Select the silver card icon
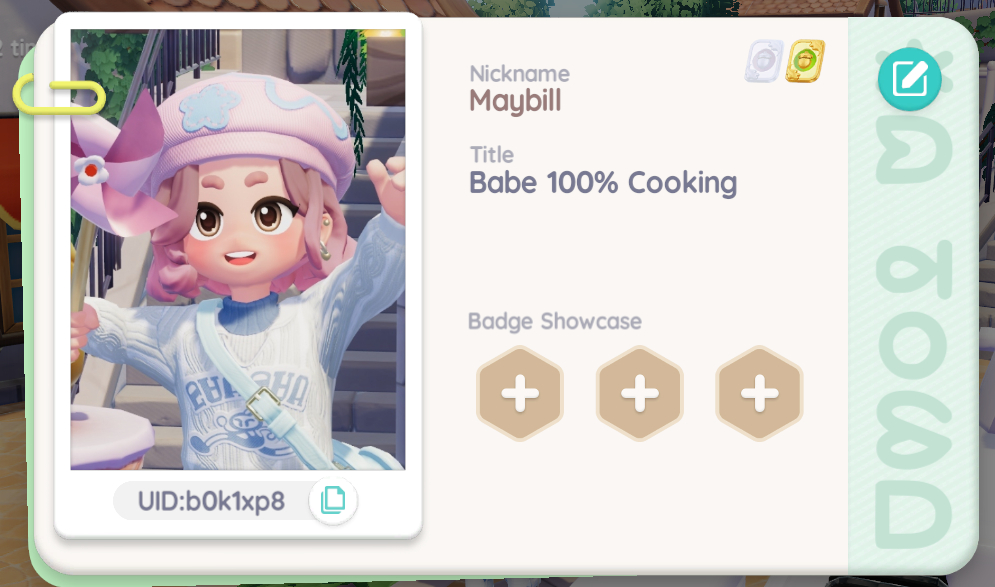 (x=763, y=62)
